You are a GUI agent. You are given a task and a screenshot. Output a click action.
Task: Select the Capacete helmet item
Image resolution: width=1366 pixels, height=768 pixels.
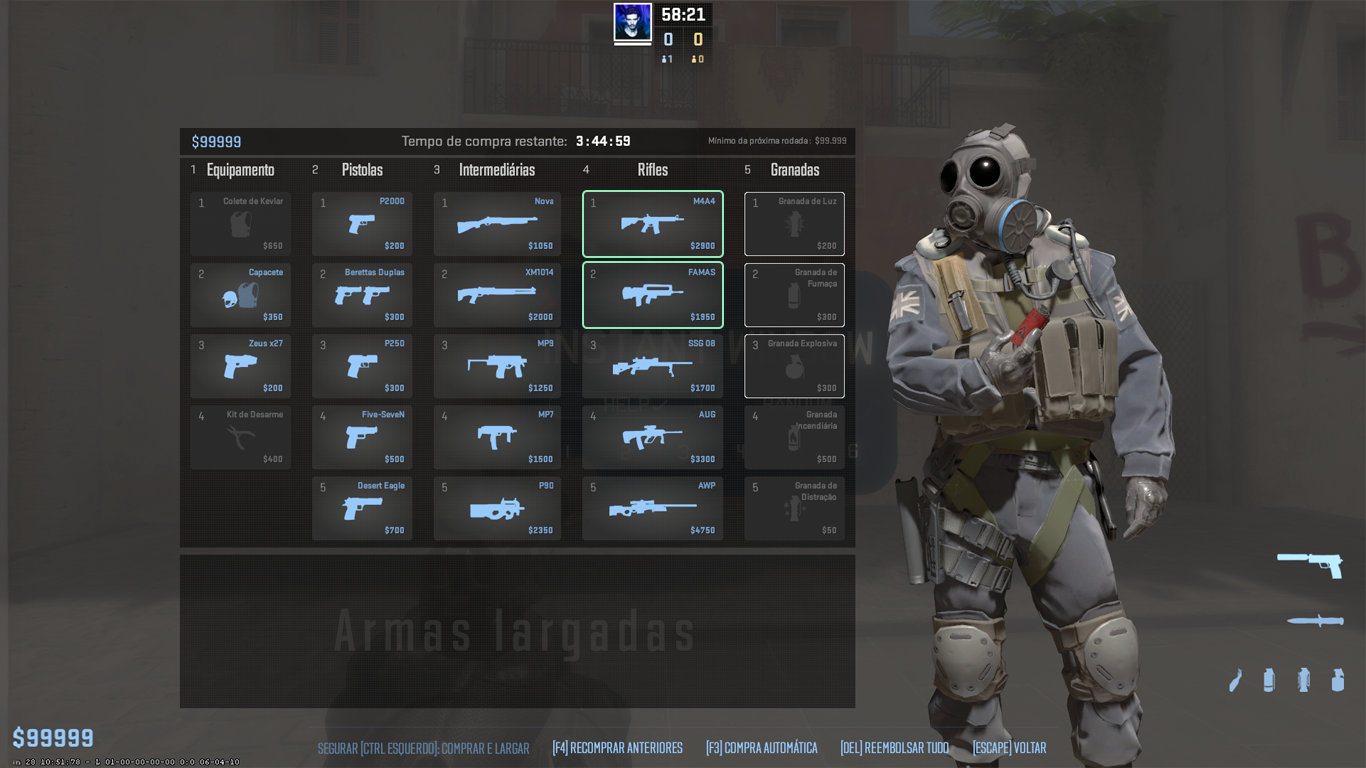coord(240,295)
